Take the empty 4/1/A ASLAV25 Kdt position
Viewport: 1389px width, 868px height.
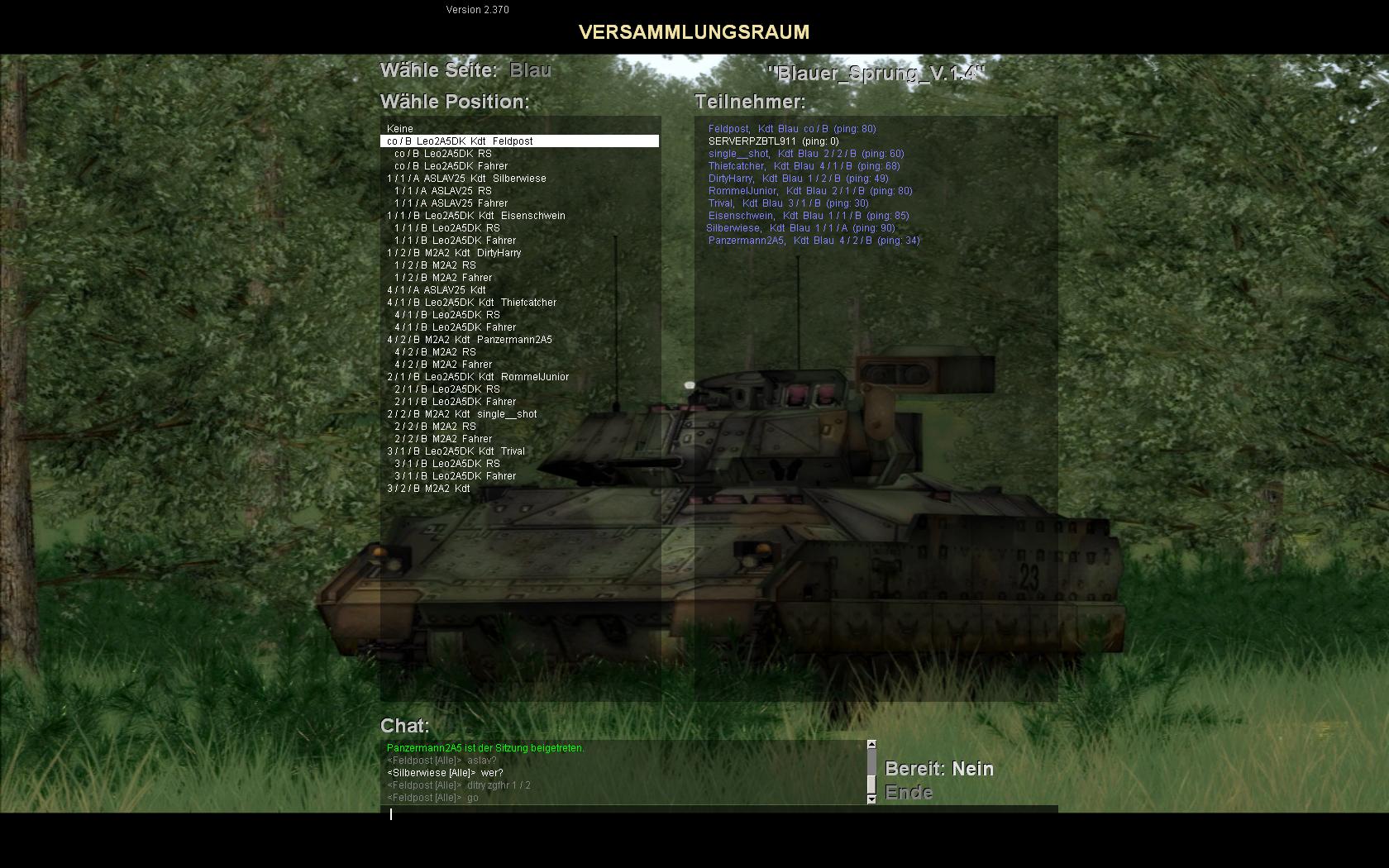coord(437,290)
